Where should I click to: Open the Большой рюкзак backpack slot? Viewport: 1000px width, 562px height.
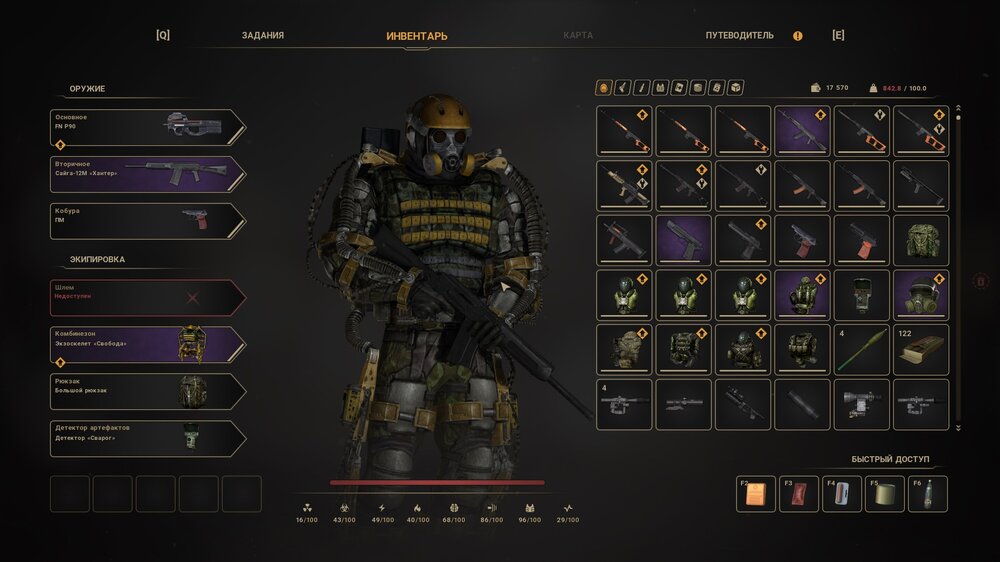tap(148, 392)
